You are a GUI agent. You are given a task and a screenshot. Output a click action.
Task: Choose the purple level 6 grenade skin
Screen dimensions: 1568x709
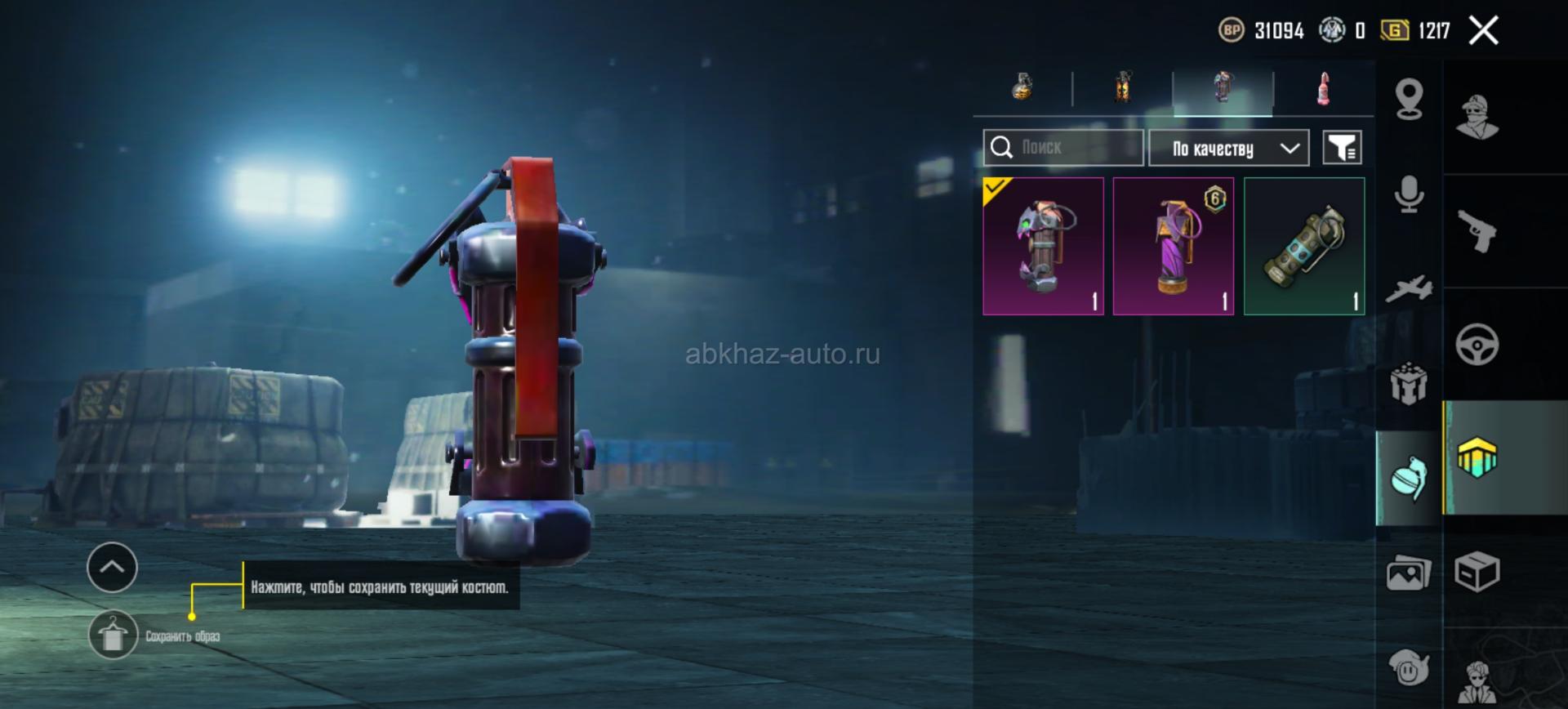tap(1174, 246)
